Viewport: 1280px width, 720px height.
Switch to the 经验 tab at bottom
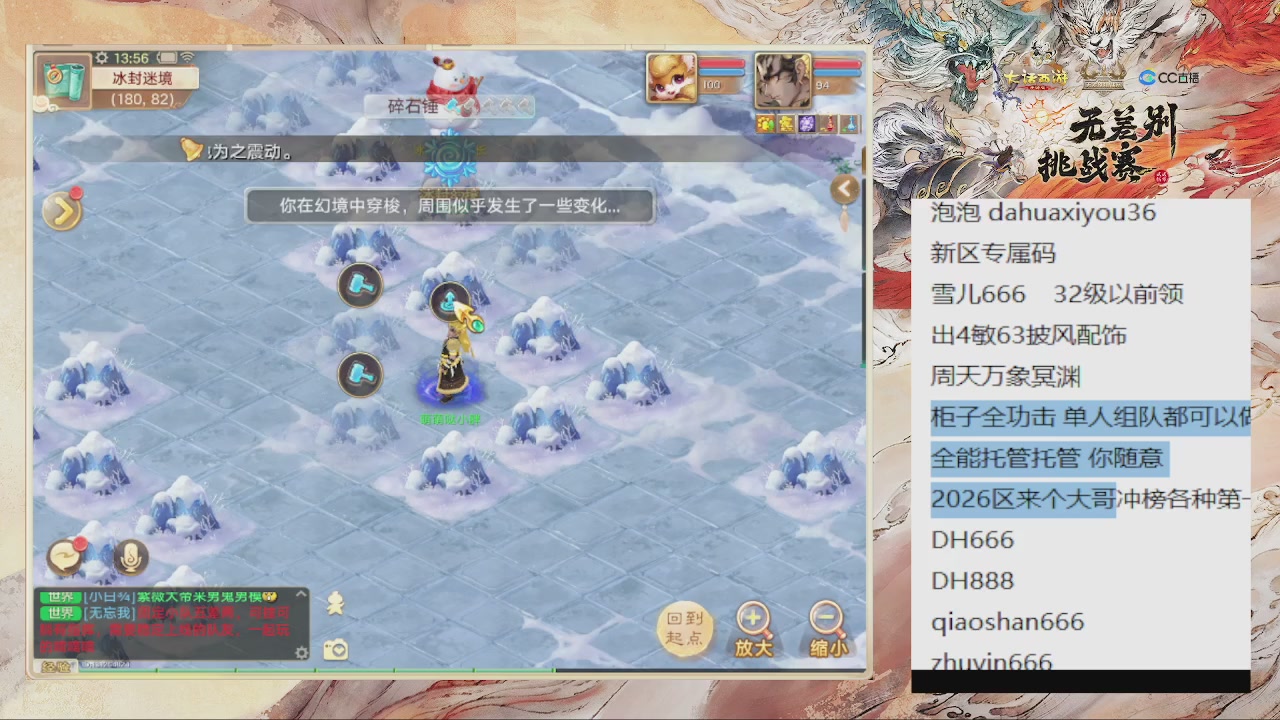[x=58, y=665]
